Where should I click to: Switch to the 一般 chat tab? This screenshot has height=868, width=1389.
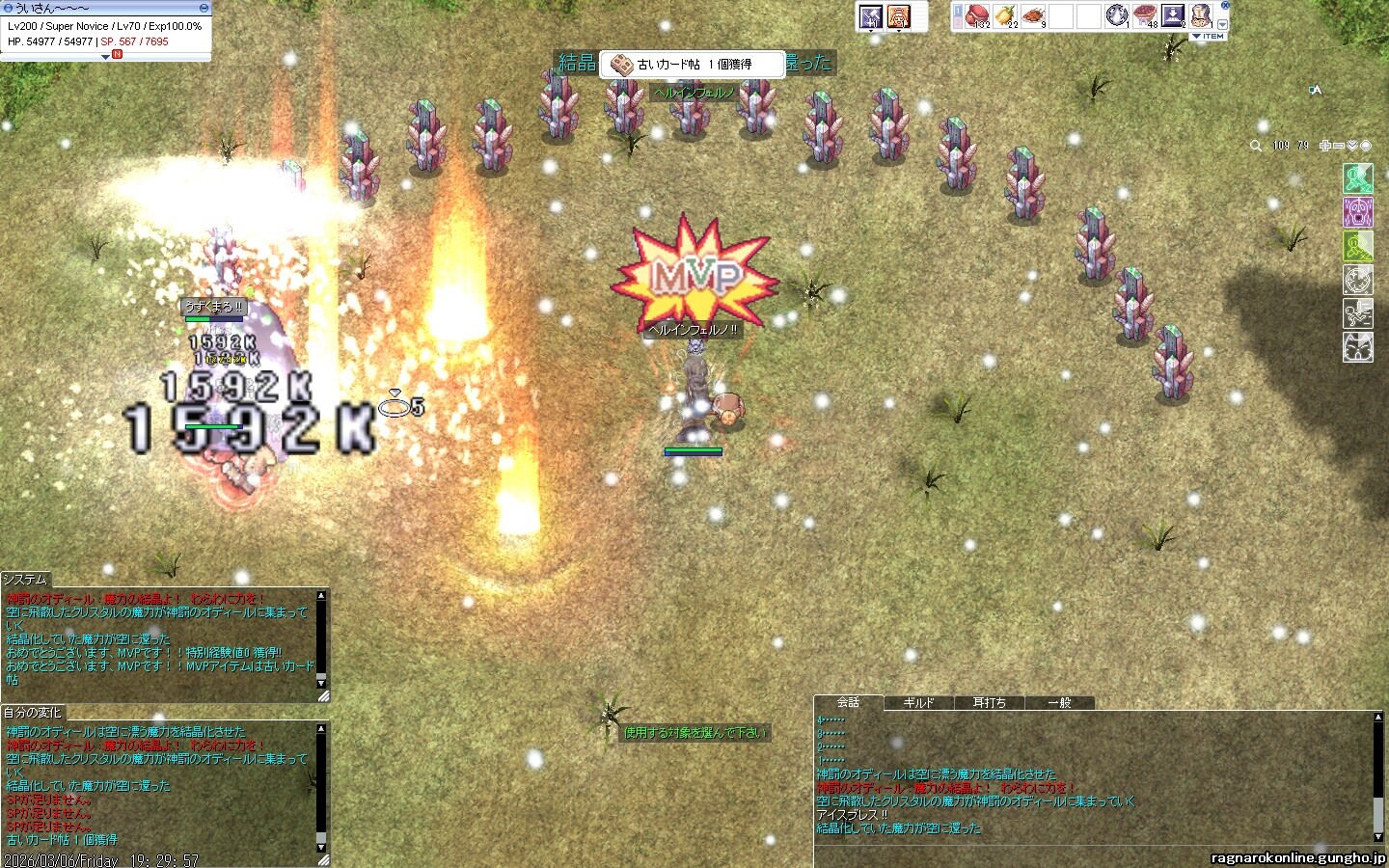[x=1059, y=703]
